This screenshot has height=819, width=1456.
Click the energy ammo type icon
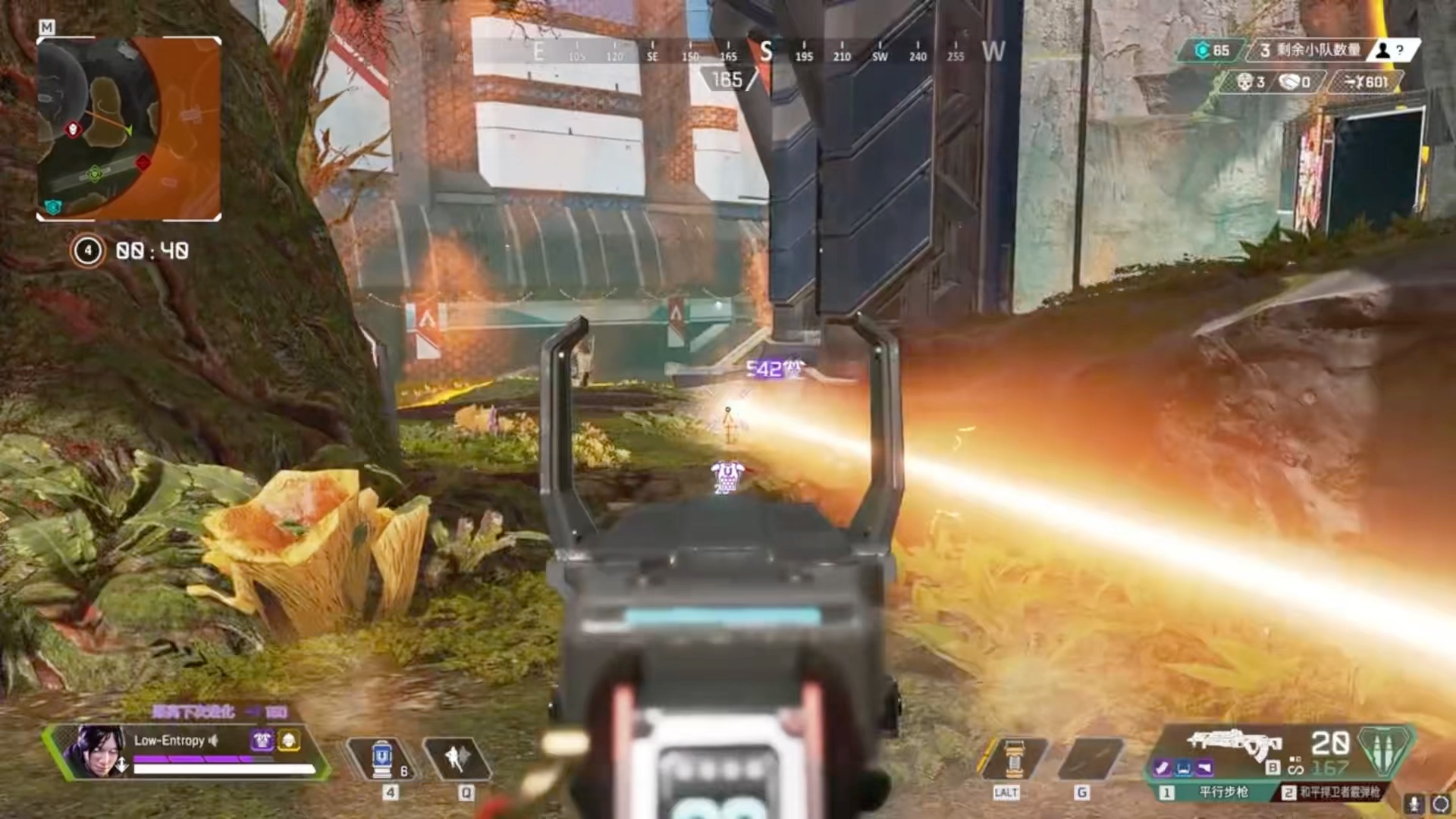tap(1385, 751)
